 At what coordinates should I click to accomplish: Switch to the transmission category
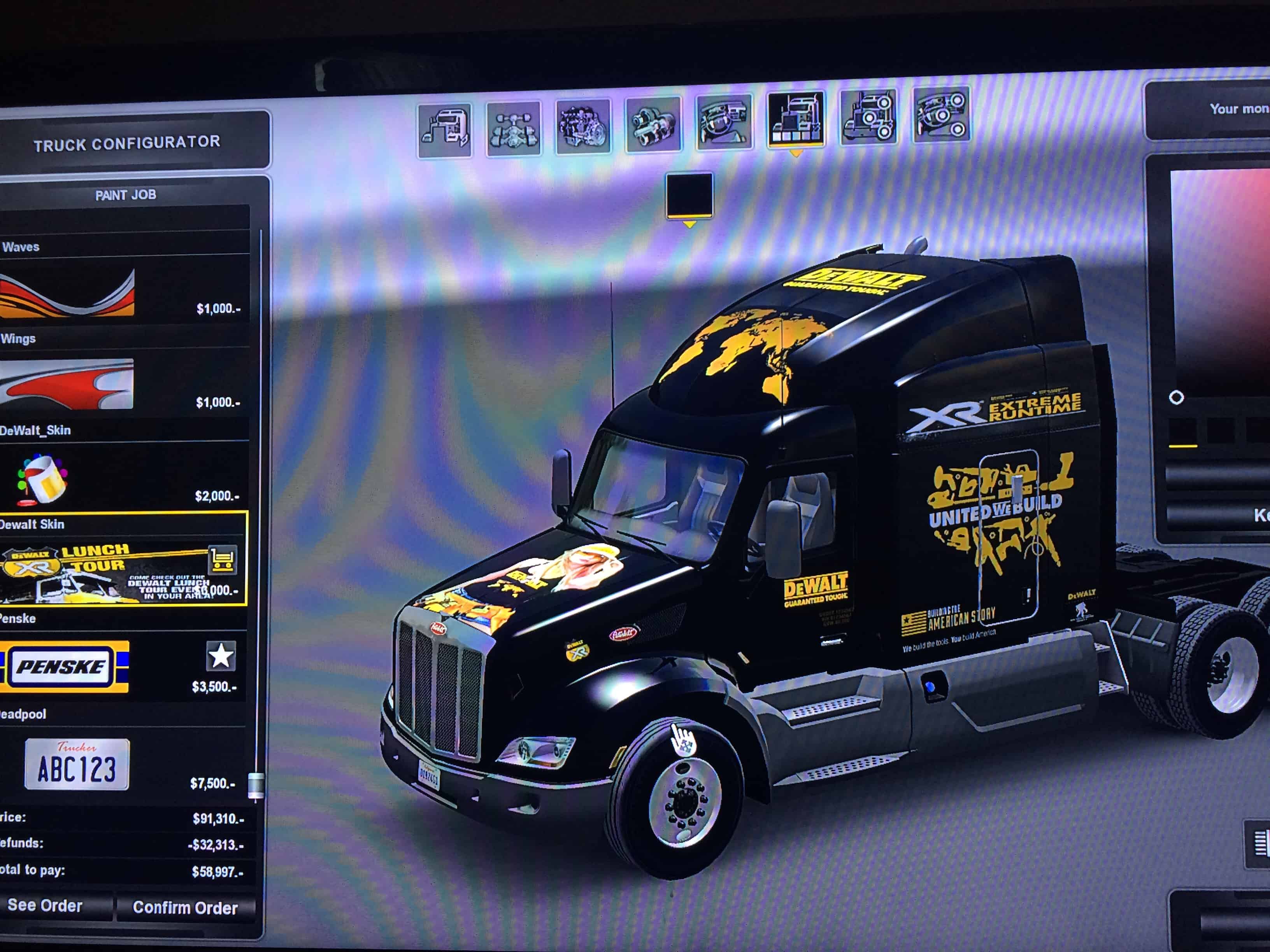[x=653, y=124]
